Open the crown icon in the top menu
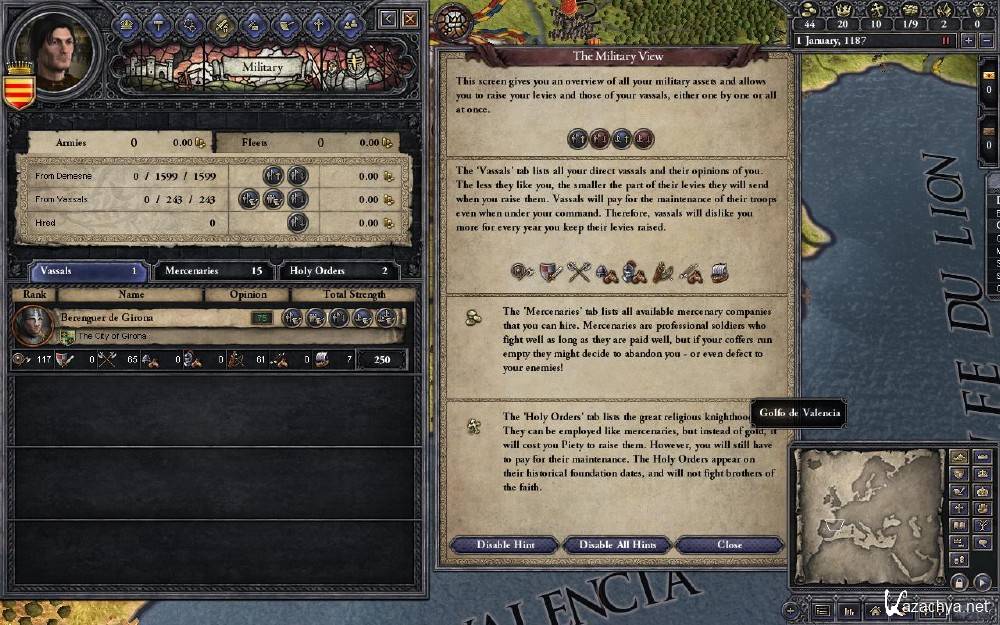Viewport: 1000px width, 625px height. click(x=126, y=24)
